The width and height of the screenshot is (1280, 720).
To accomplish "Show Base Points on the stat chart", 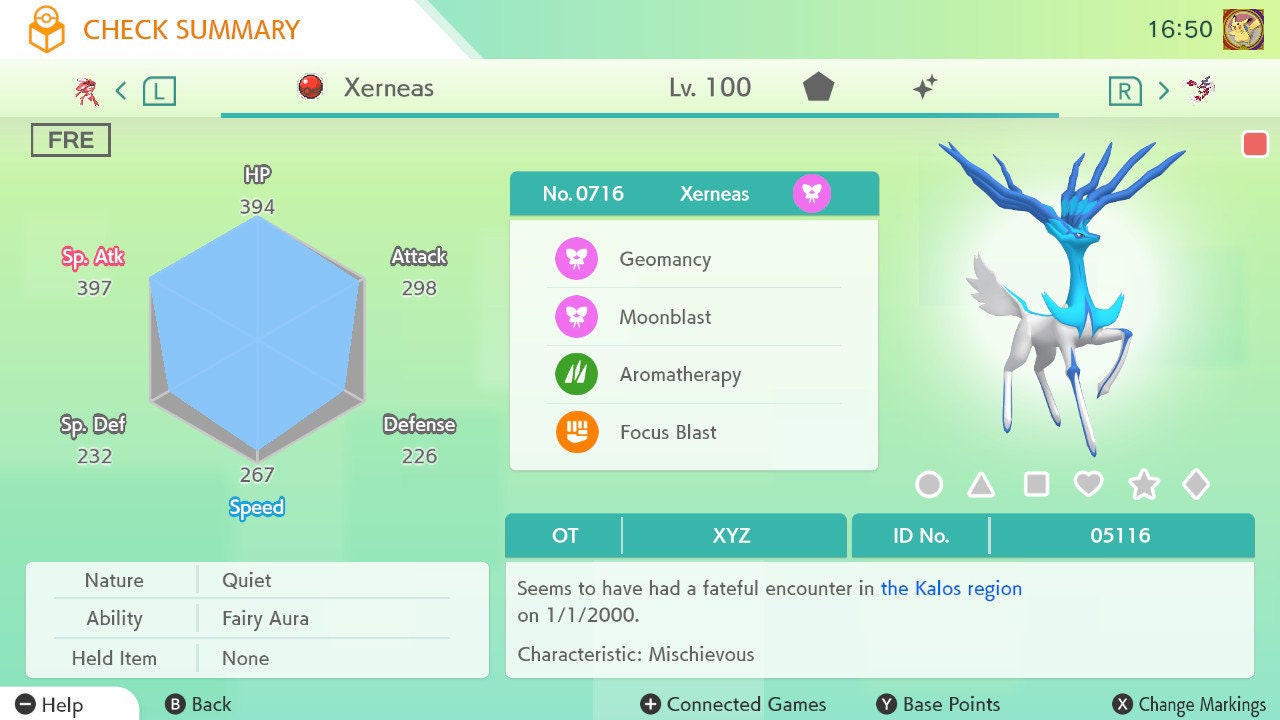I will [x=939, y=705].
